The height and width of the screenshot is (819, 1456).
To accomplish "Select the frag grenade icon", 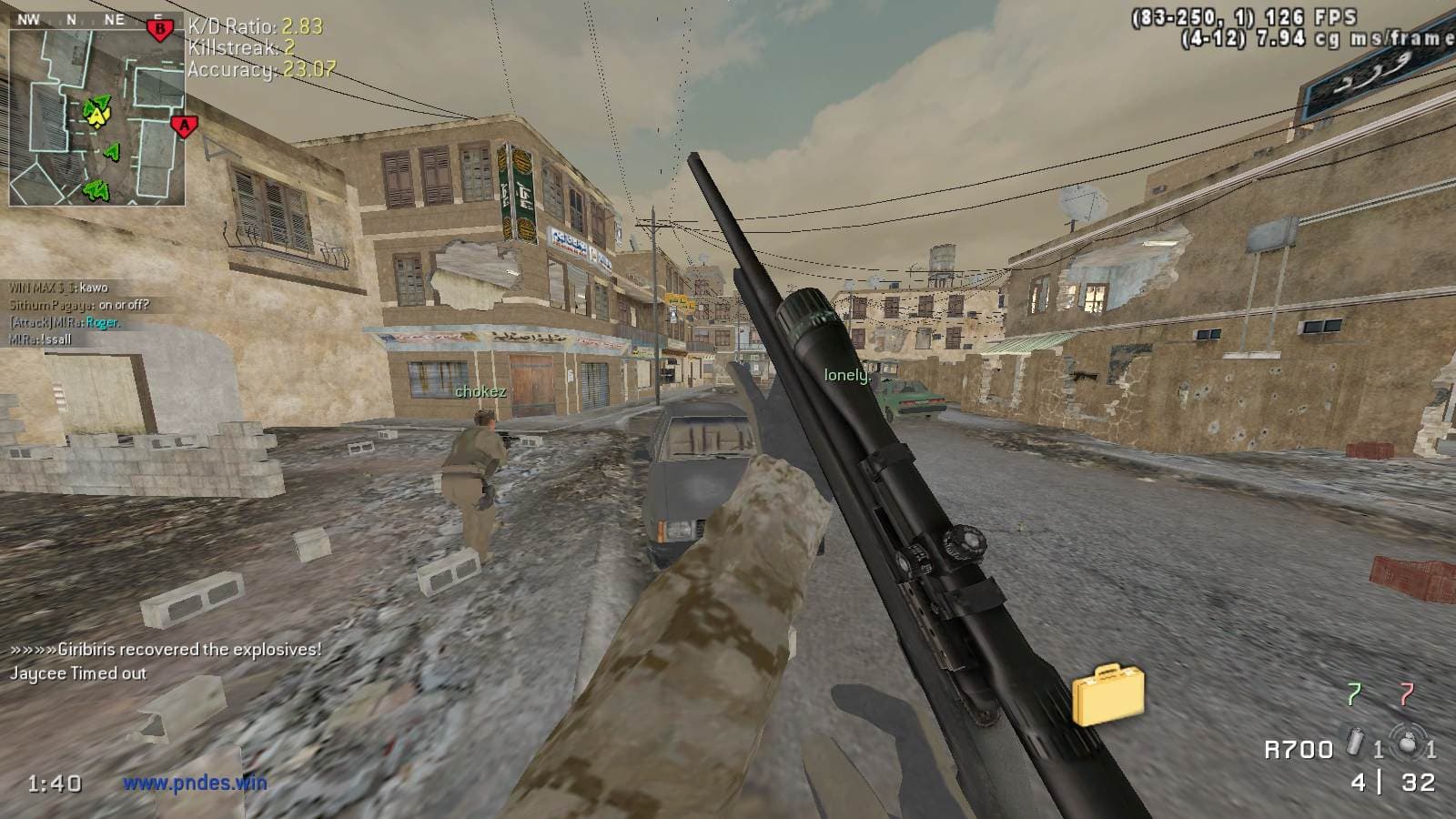I will coord(1410,746).
